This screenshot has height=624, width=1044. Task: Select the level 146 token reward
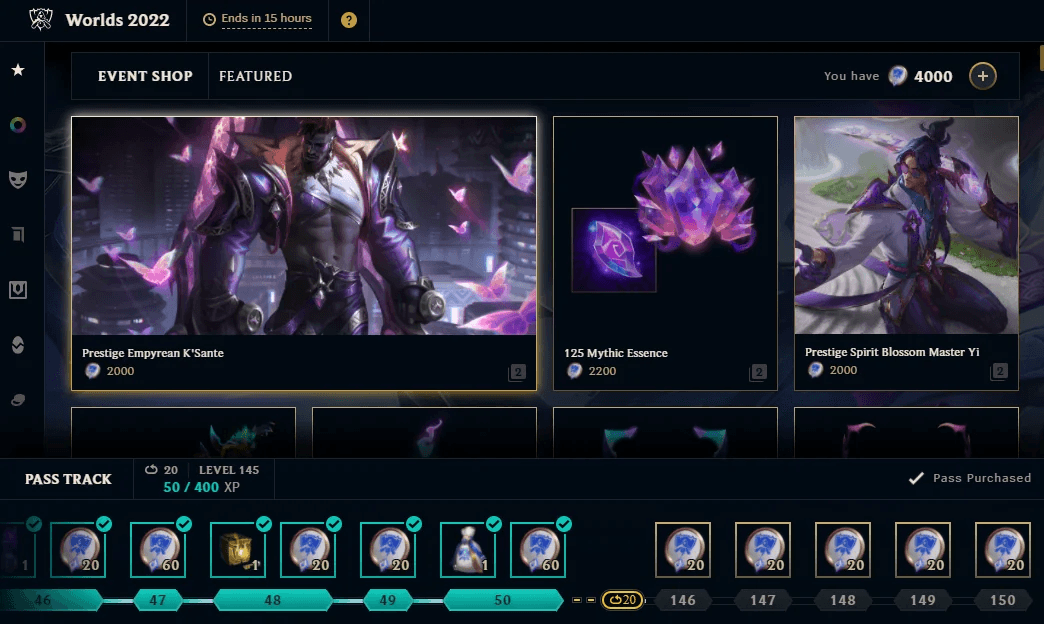click(683, 550)
